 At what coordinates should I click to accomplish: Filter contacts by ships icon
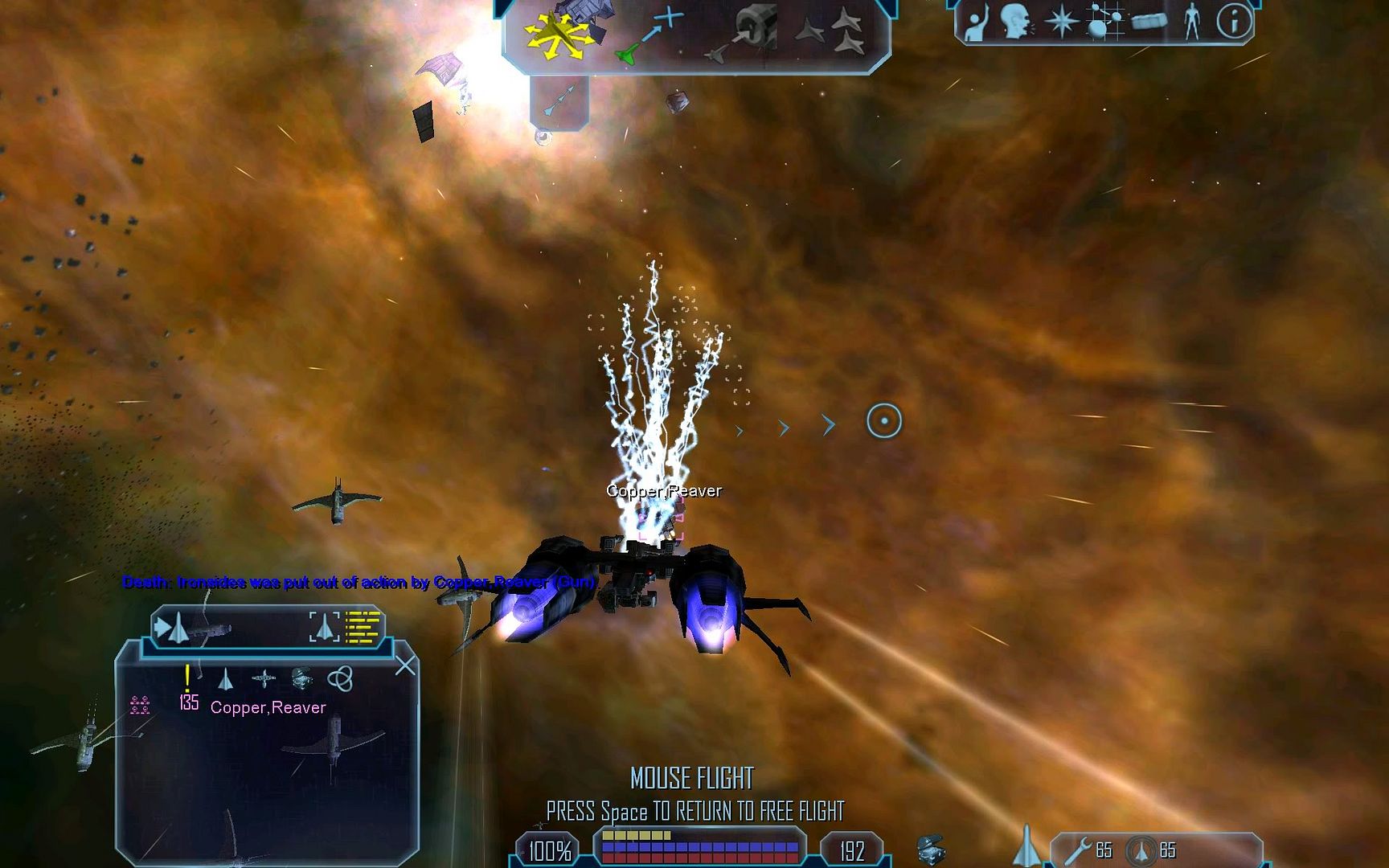pos(226,680)
